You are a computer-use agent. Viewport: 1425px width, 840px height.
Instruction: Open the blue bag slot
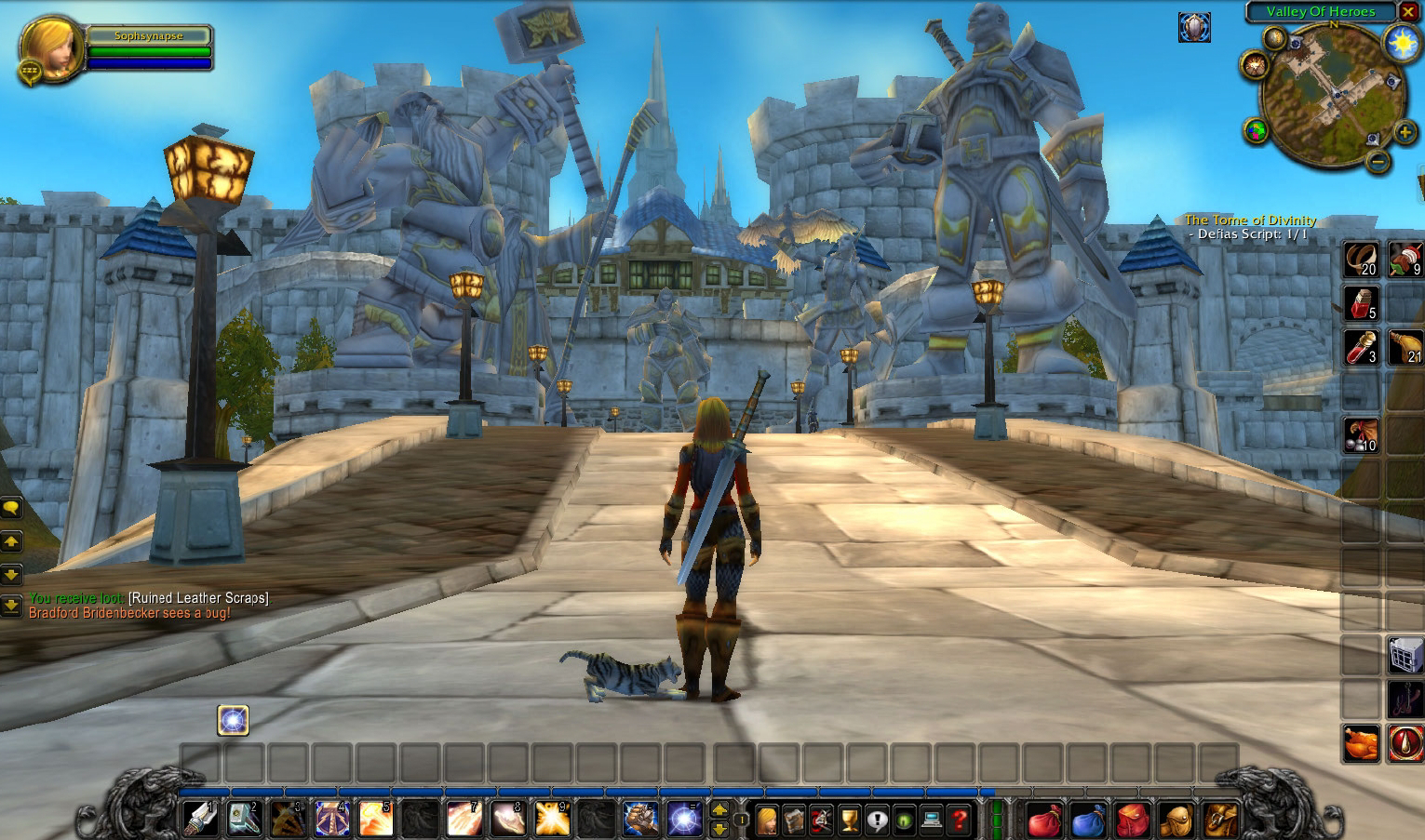[x=1088, y=820]
